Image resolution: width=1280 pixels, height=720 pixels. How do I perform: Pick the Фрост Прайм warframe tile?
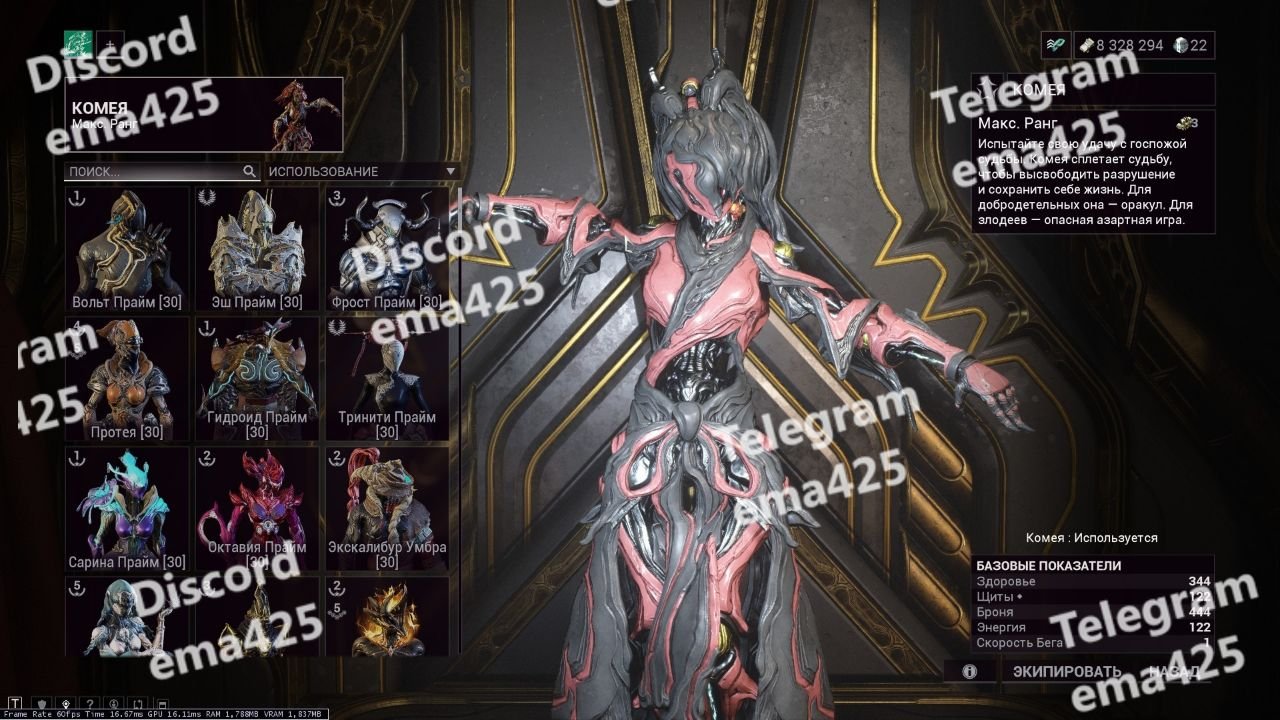tap(387, 248)
